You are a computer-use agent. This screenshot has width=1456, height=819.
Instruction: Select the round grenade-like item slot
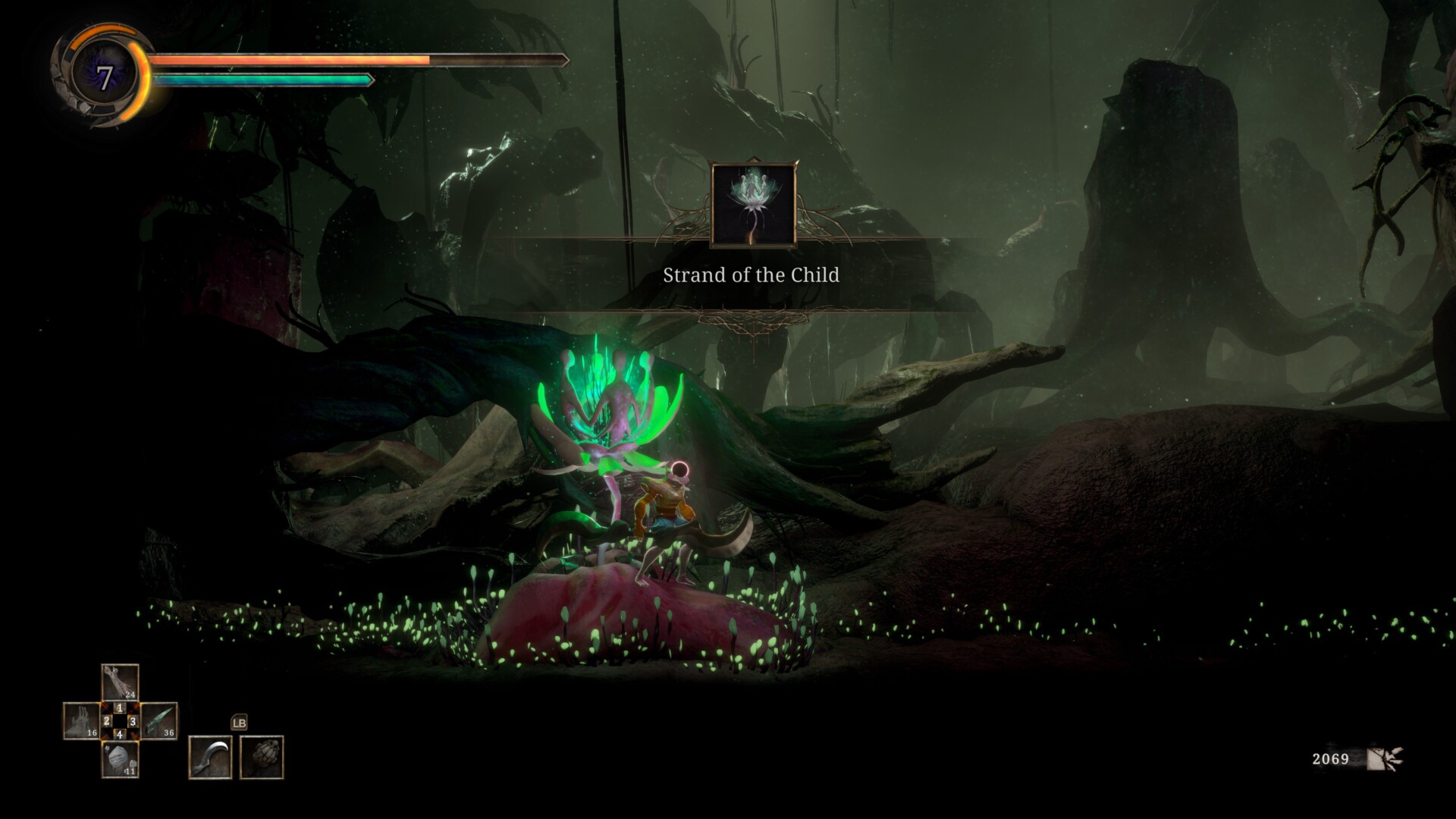click(x=262, y=757)
